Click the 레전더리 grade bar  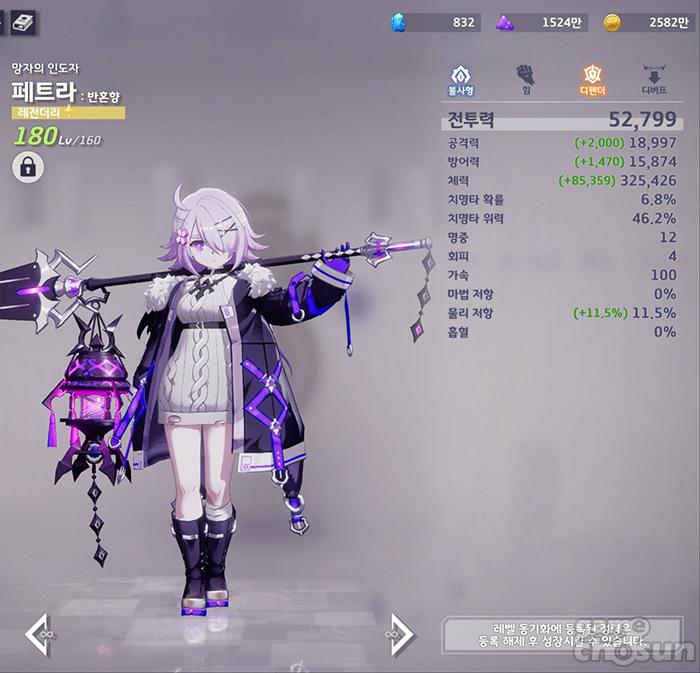click(x=68, y=113)
